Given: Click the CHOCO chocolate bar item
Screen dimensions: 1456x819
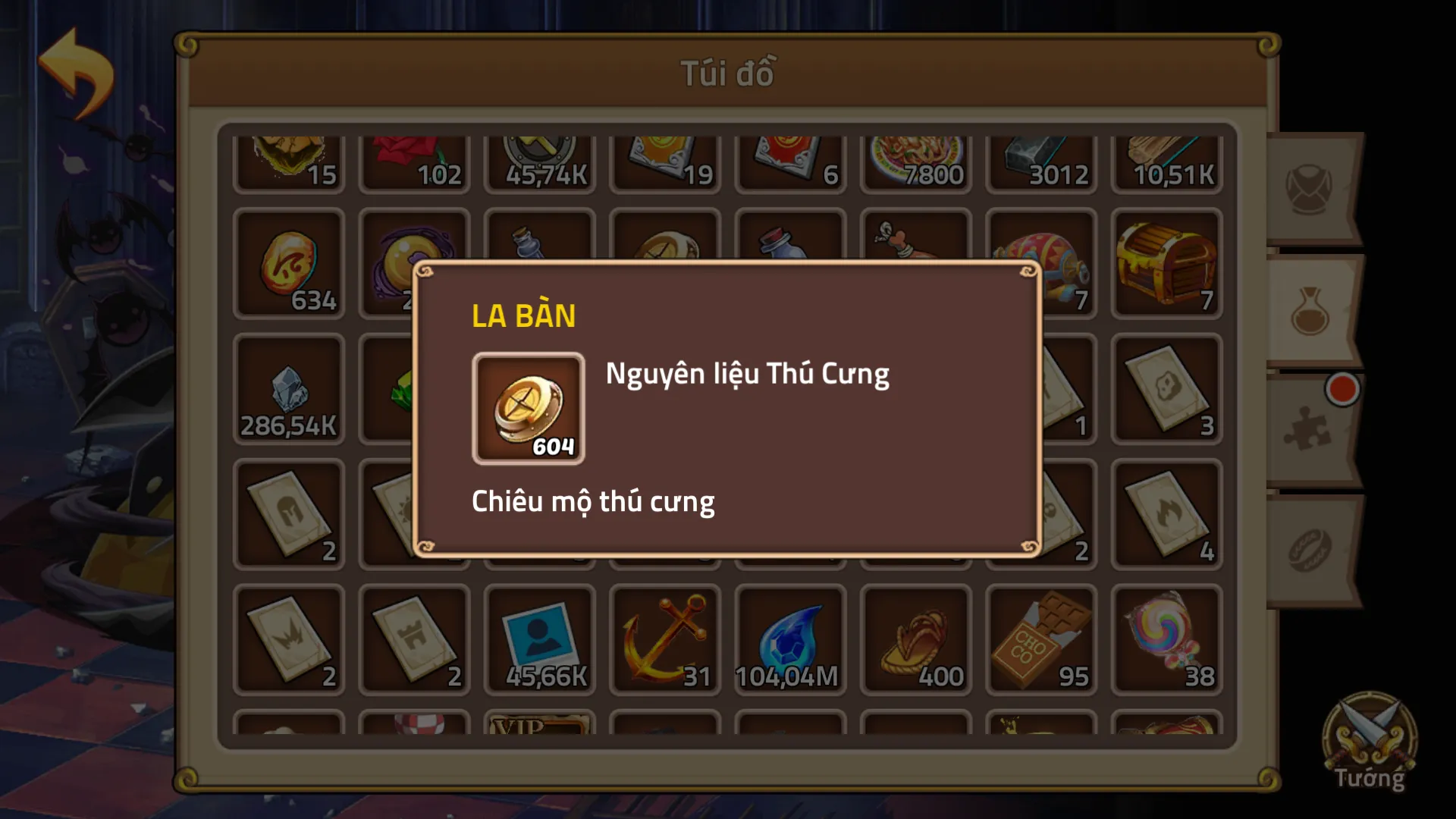Looking at the screenshot, I should (1040, 641).
